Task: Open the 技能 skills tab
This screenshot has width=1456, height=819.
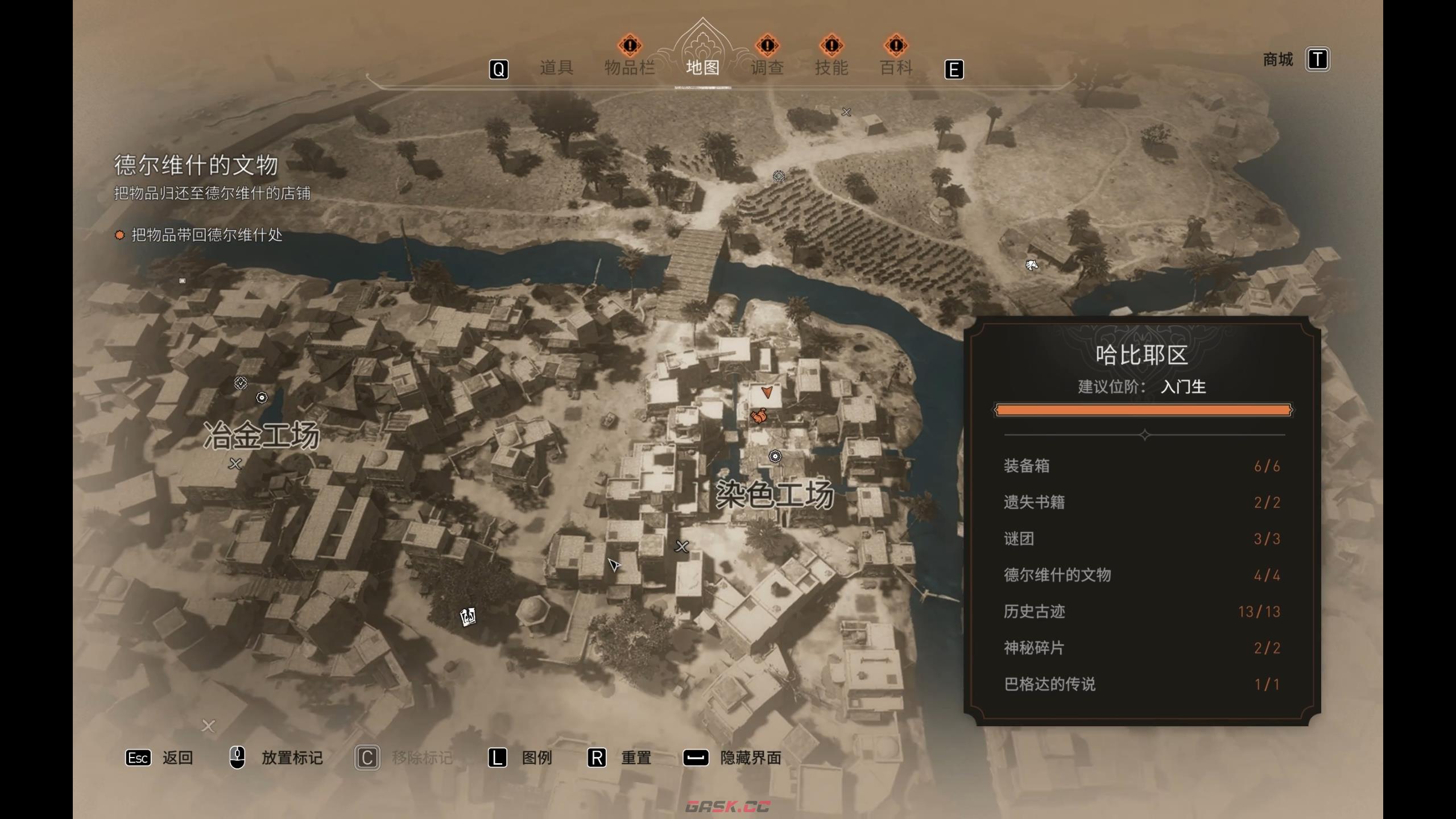Action: point(832,68)
